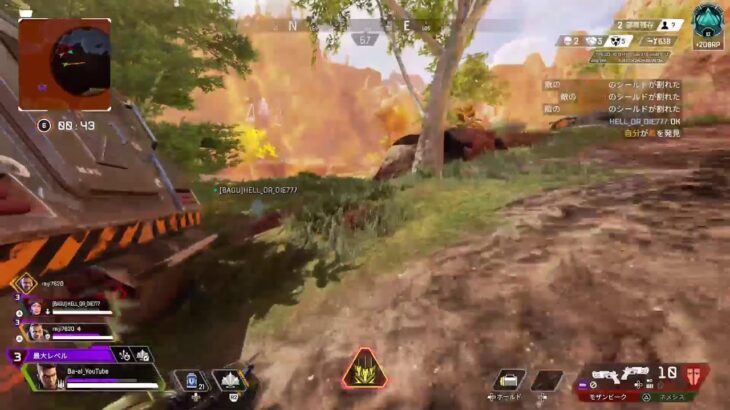Click Ba-al_YouTube's legend portrait
Image resolution: width=730 pixels, height=410 pixels.
point(49,375)
